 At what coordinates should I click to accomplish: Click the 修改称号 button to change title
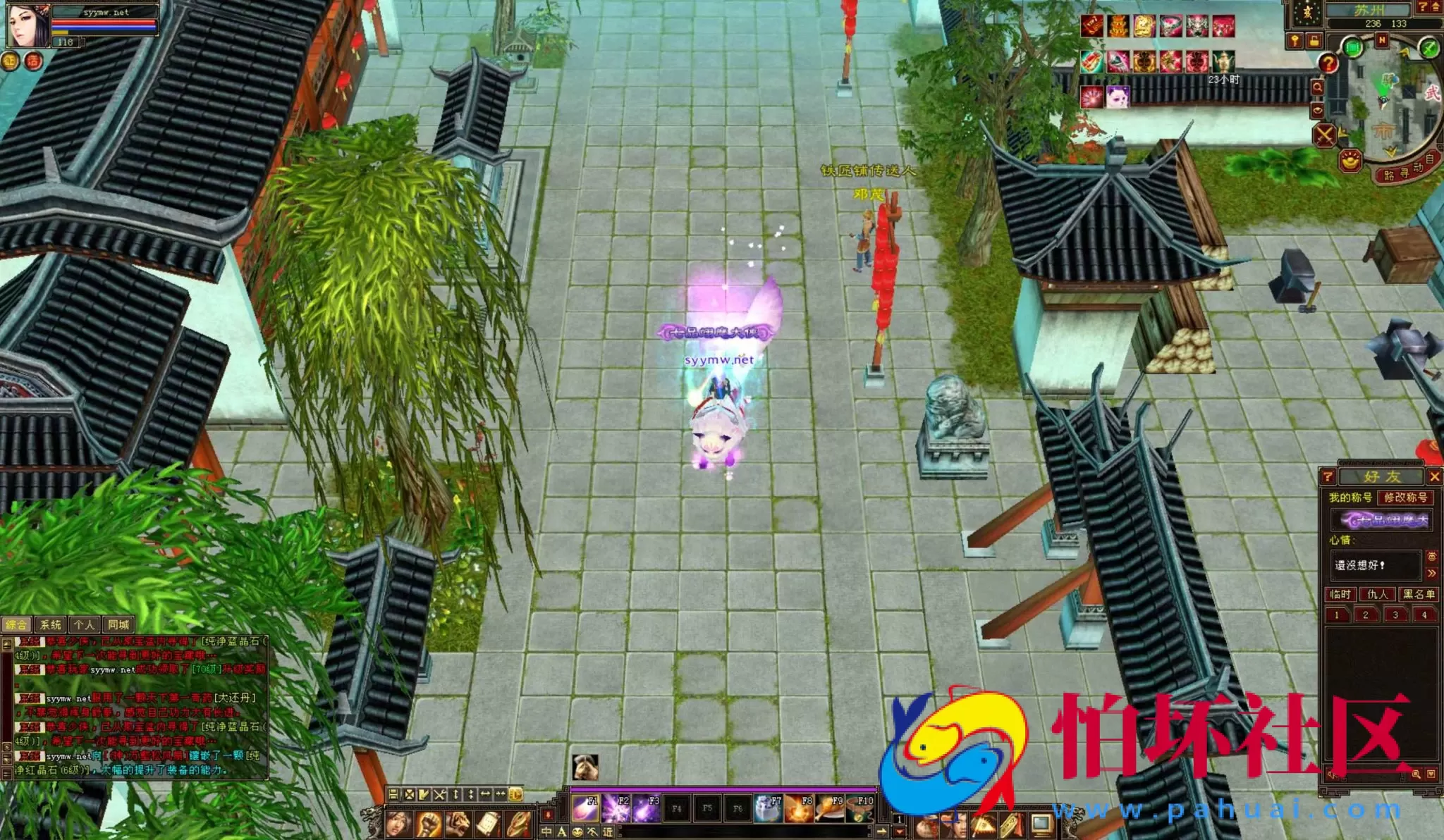tap(1407, 499)
